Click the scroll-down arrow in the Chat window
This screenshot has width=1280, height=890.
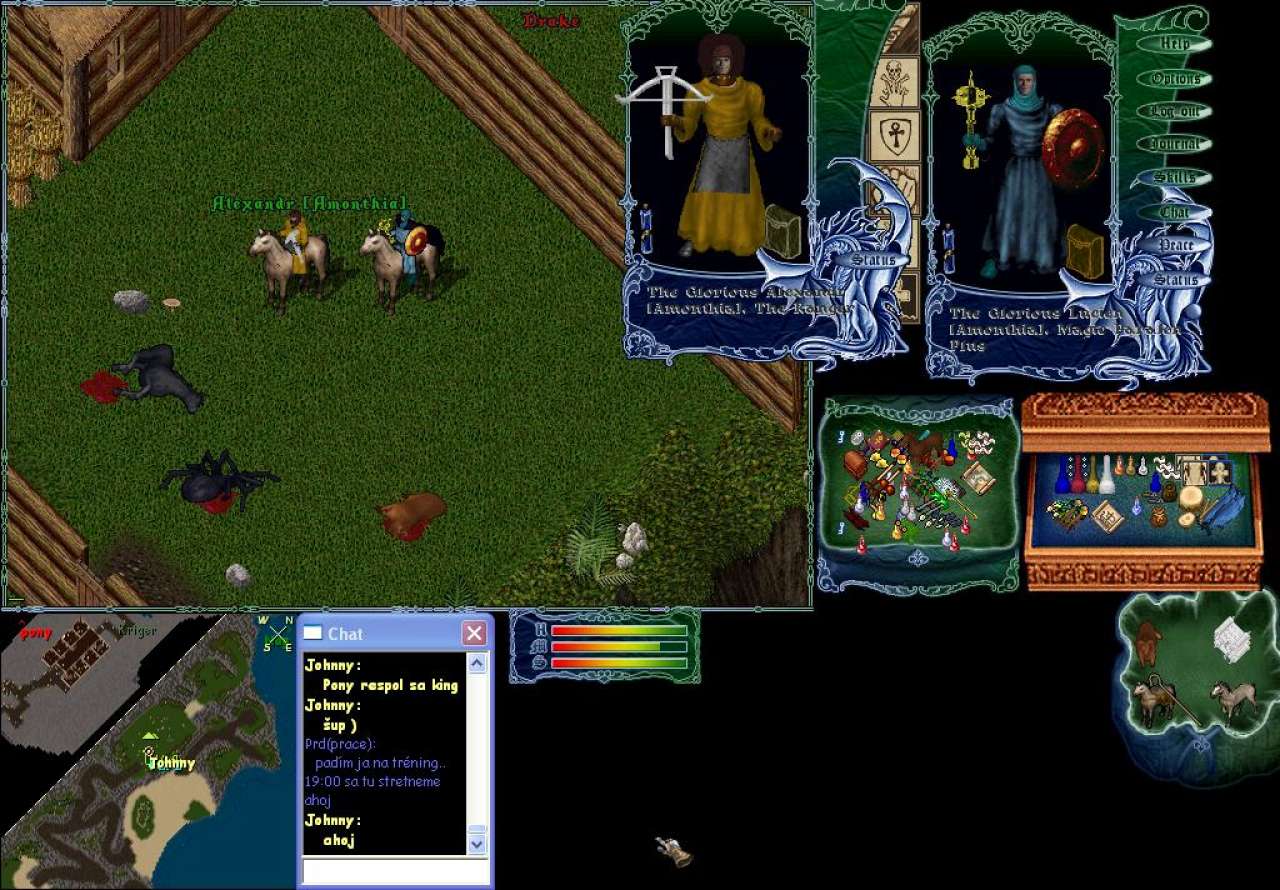click(477, 844)
